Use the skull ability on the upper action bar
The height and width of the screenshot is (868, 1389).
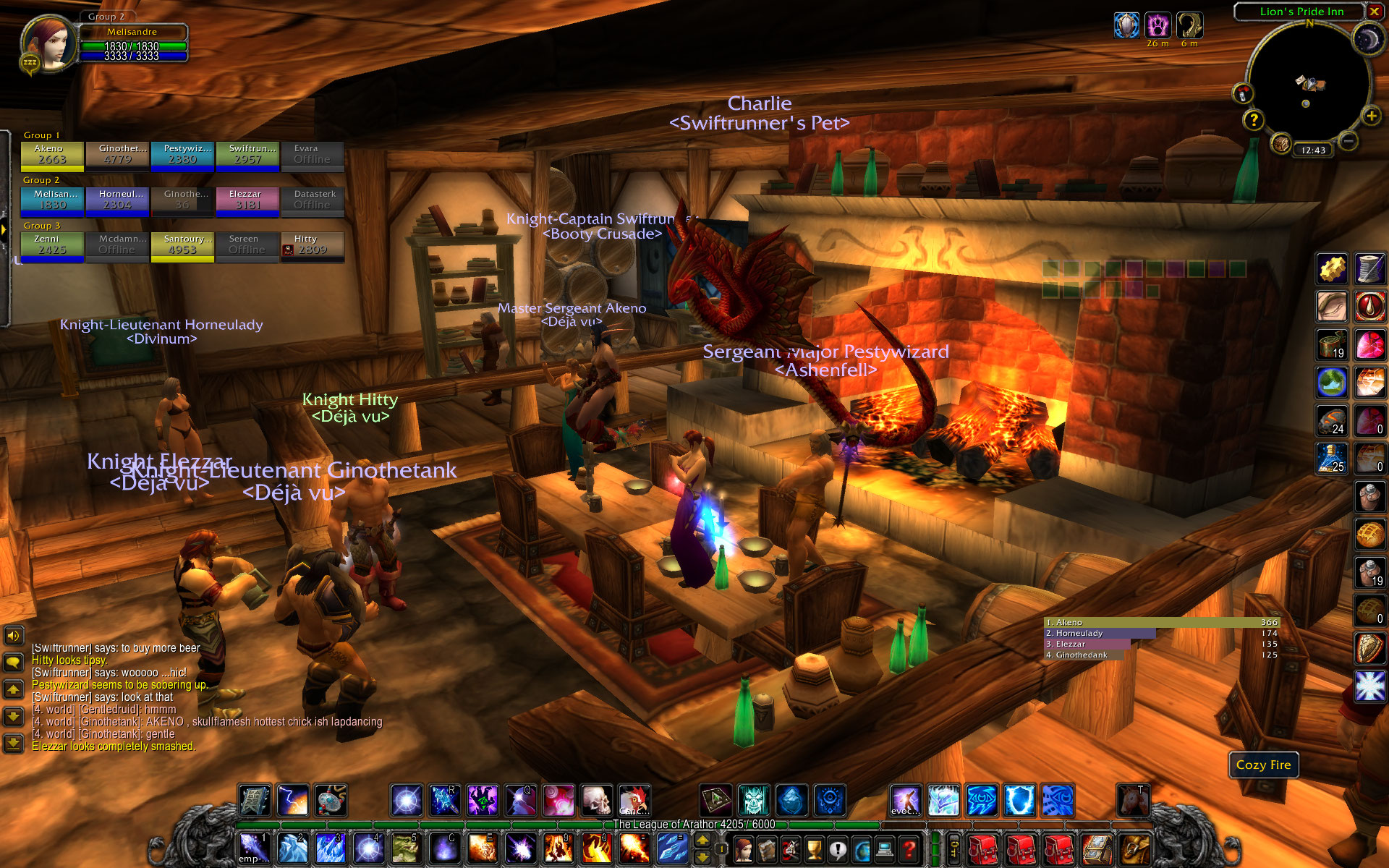coord(596,801)
